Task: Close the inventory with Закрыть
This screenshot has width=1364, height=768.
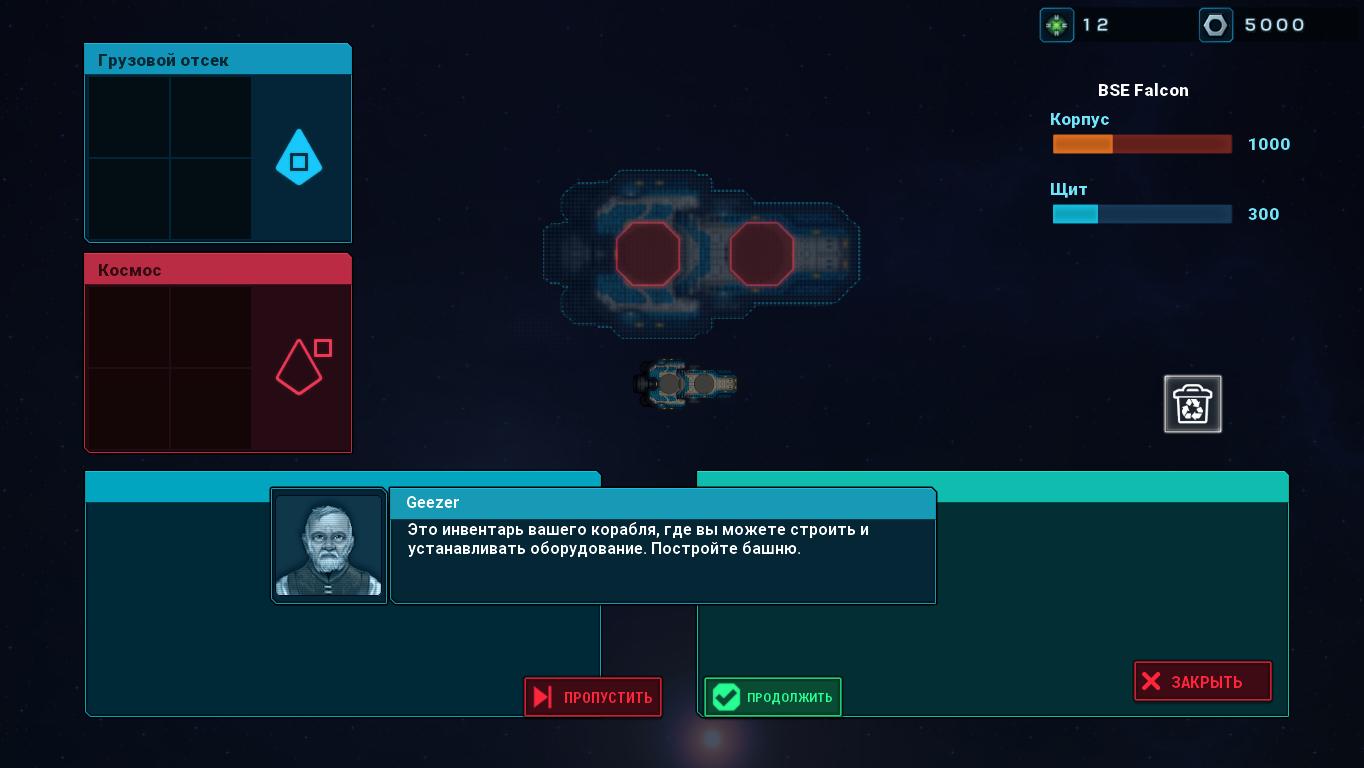Action: (1202, 681)
